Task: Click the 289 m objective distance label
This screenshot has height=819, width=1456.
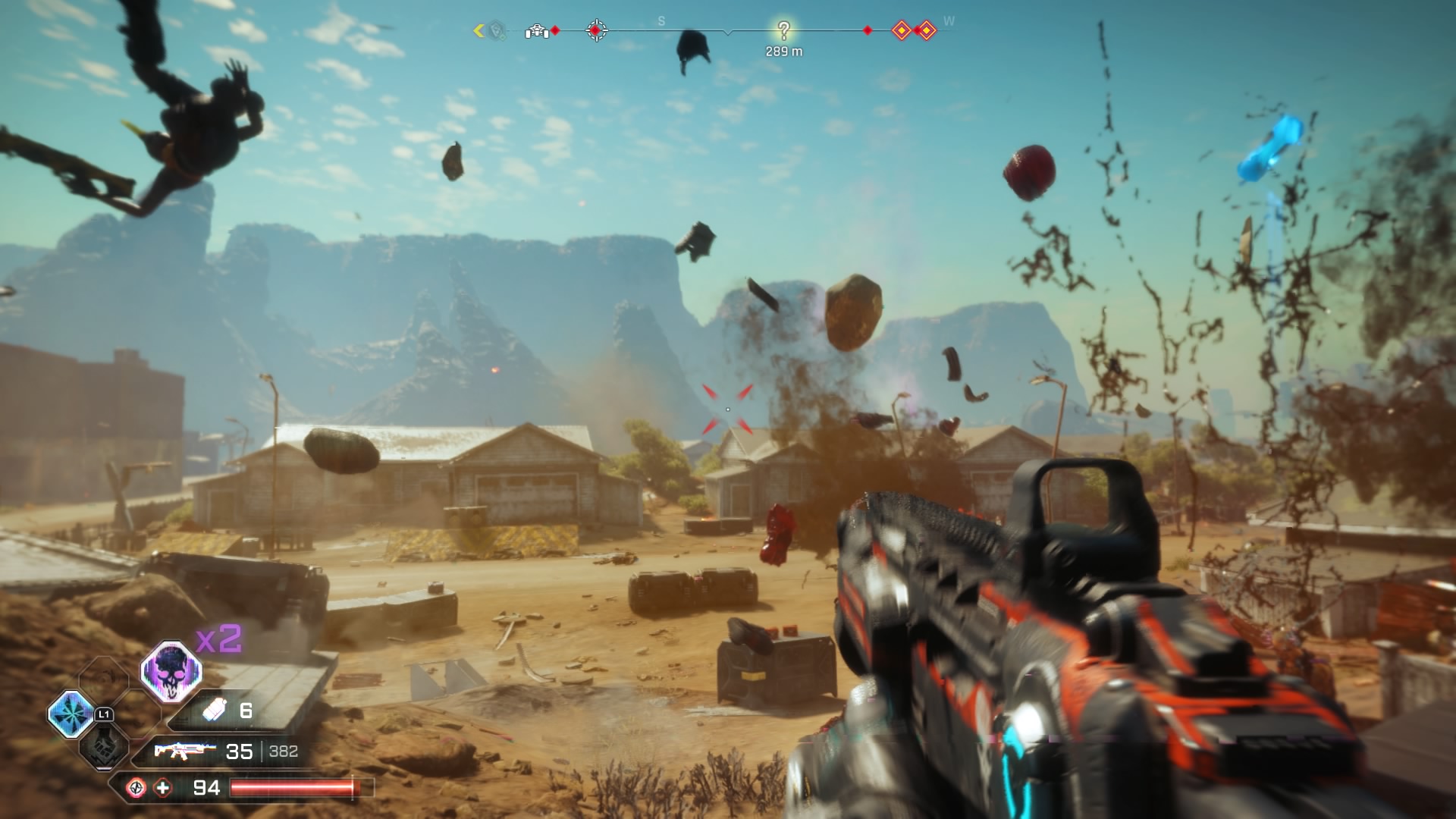Action: pyautogui.click(x=784, y=50)
